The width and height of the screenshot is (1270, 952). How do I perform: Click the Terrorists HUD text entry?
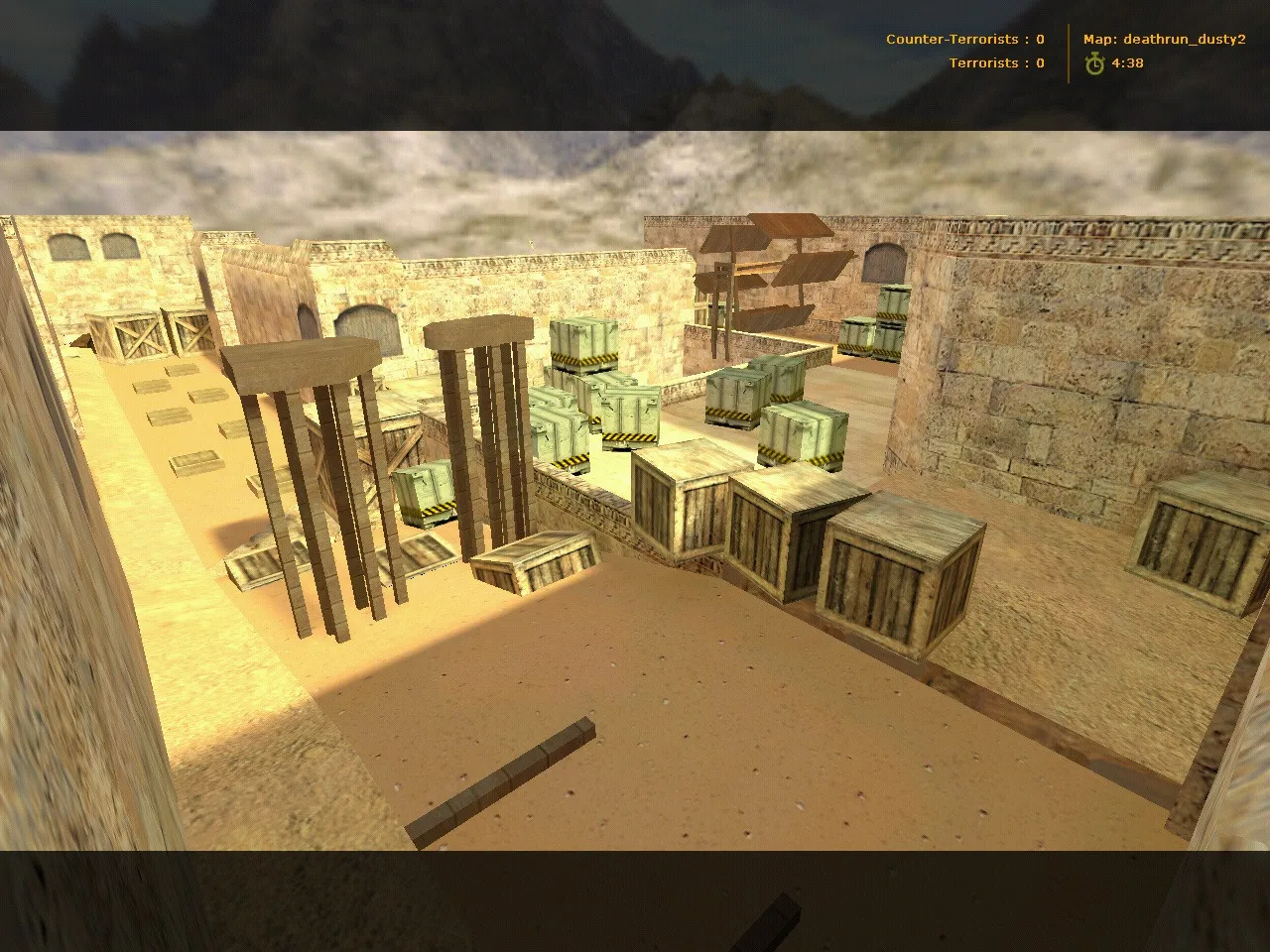pos(995,62)
